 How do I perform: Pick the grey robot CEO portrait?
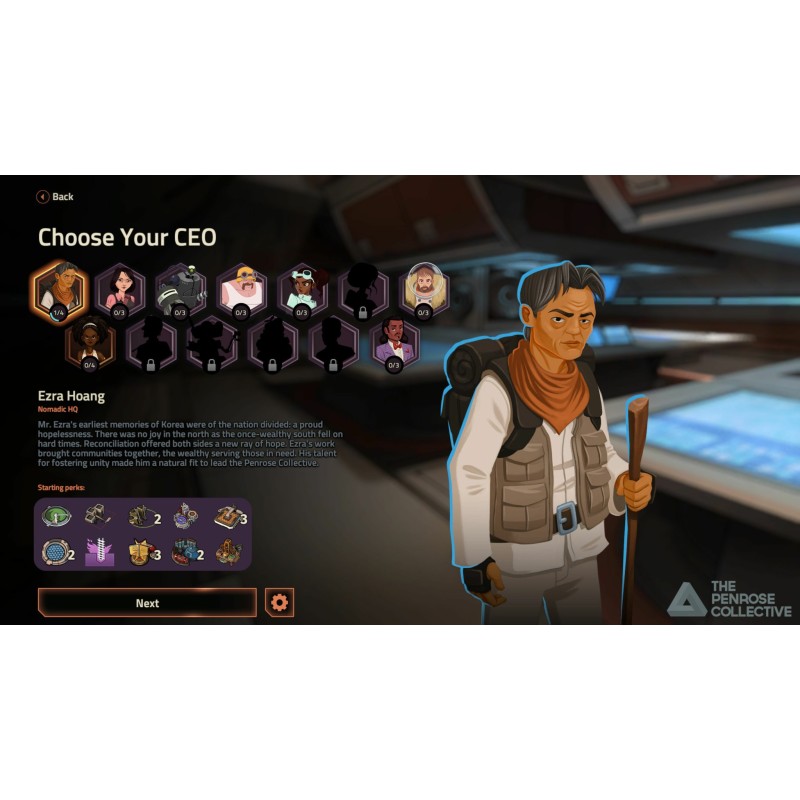coord(181,288)
